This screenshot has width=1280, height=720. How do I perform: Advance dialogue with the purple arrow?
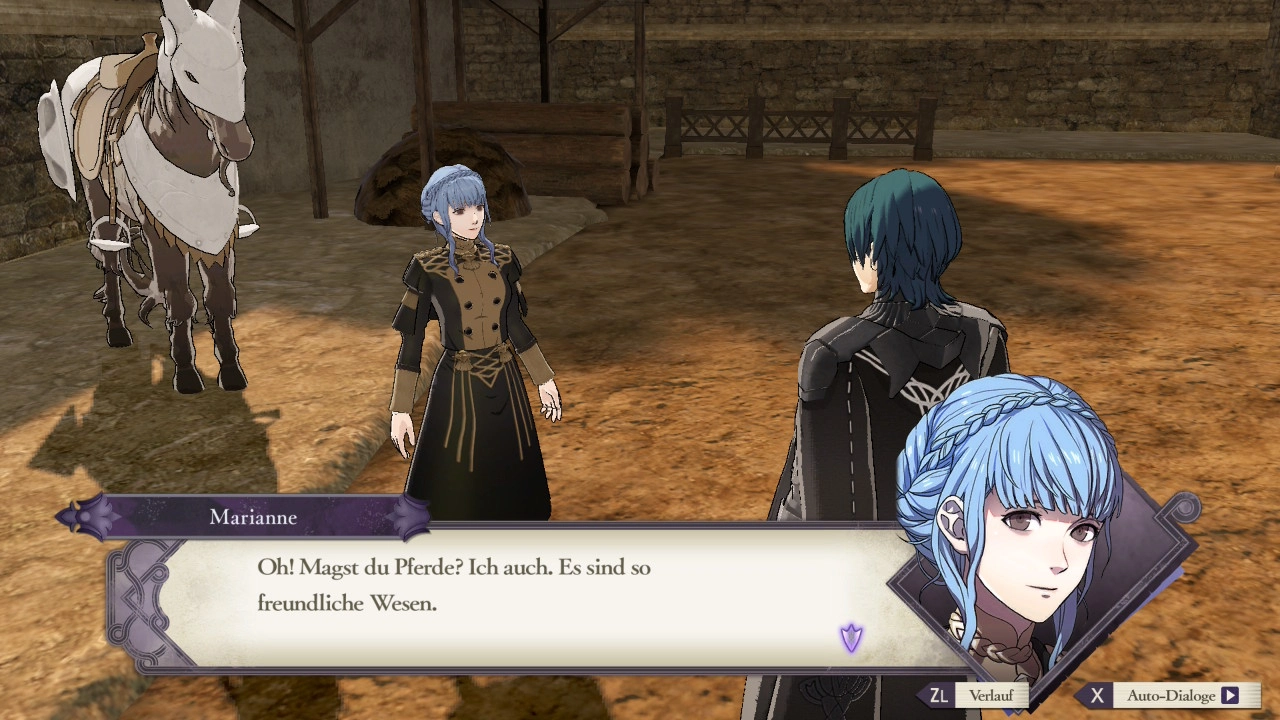[x=851, y=637]
